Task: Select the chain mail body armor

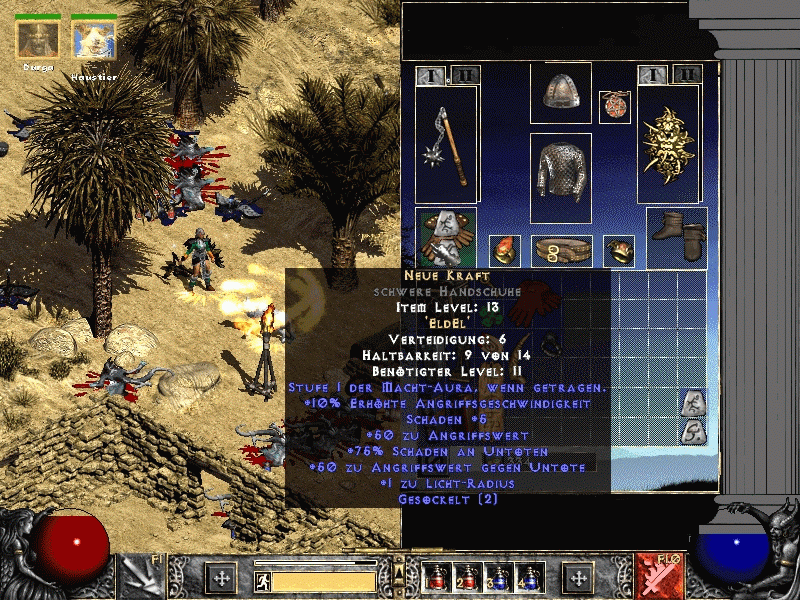Action: (x=561, y=177)
